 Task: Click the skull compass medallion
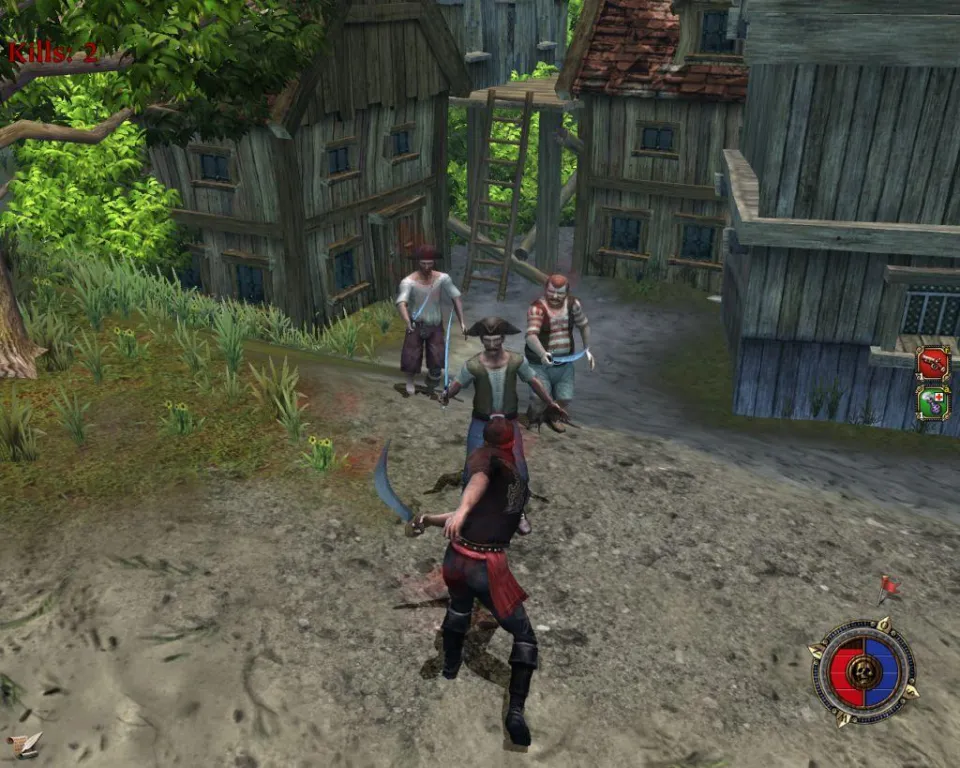click(863, 670)
